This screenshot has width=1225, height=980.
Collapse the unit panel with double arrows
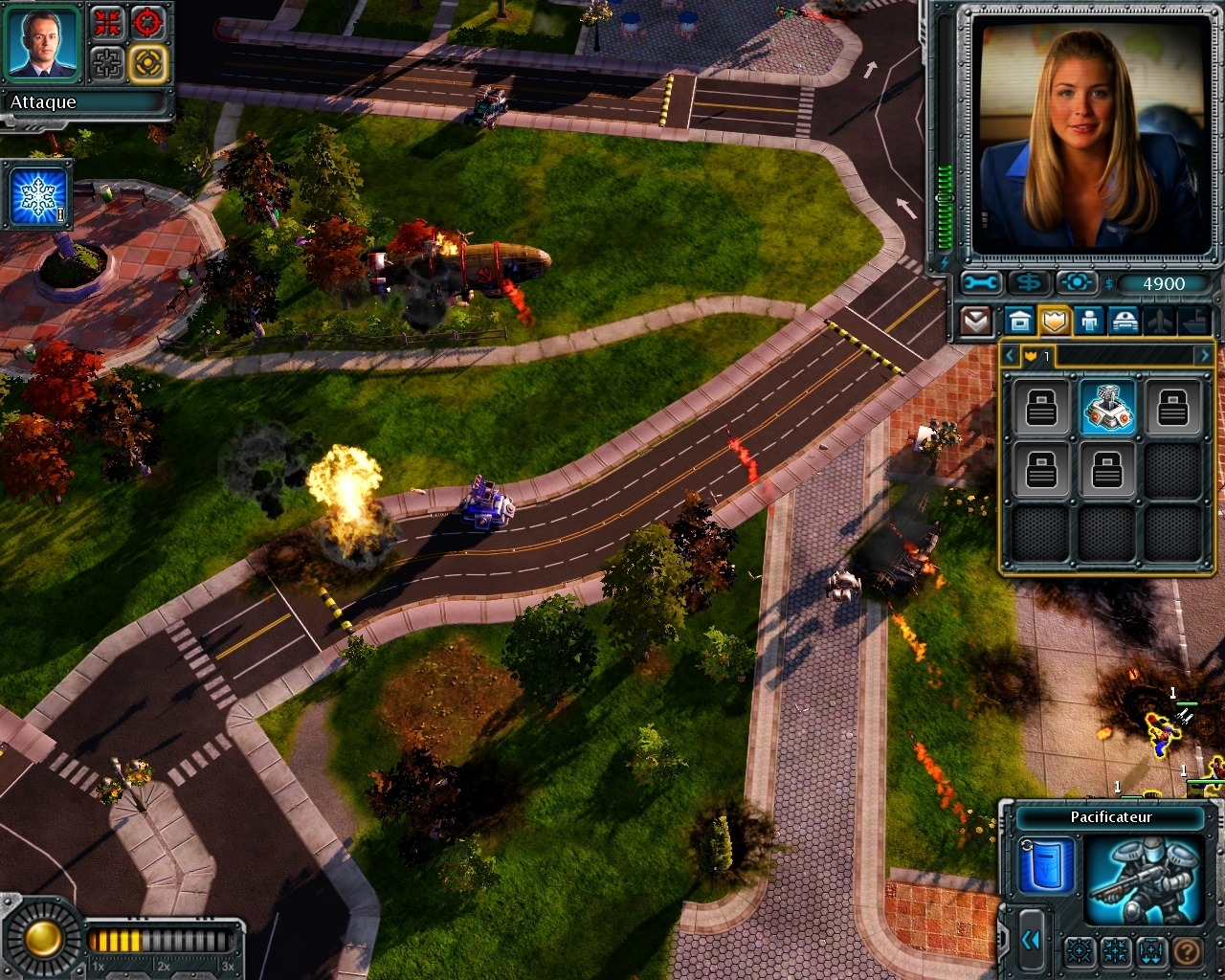point(1030,941)
